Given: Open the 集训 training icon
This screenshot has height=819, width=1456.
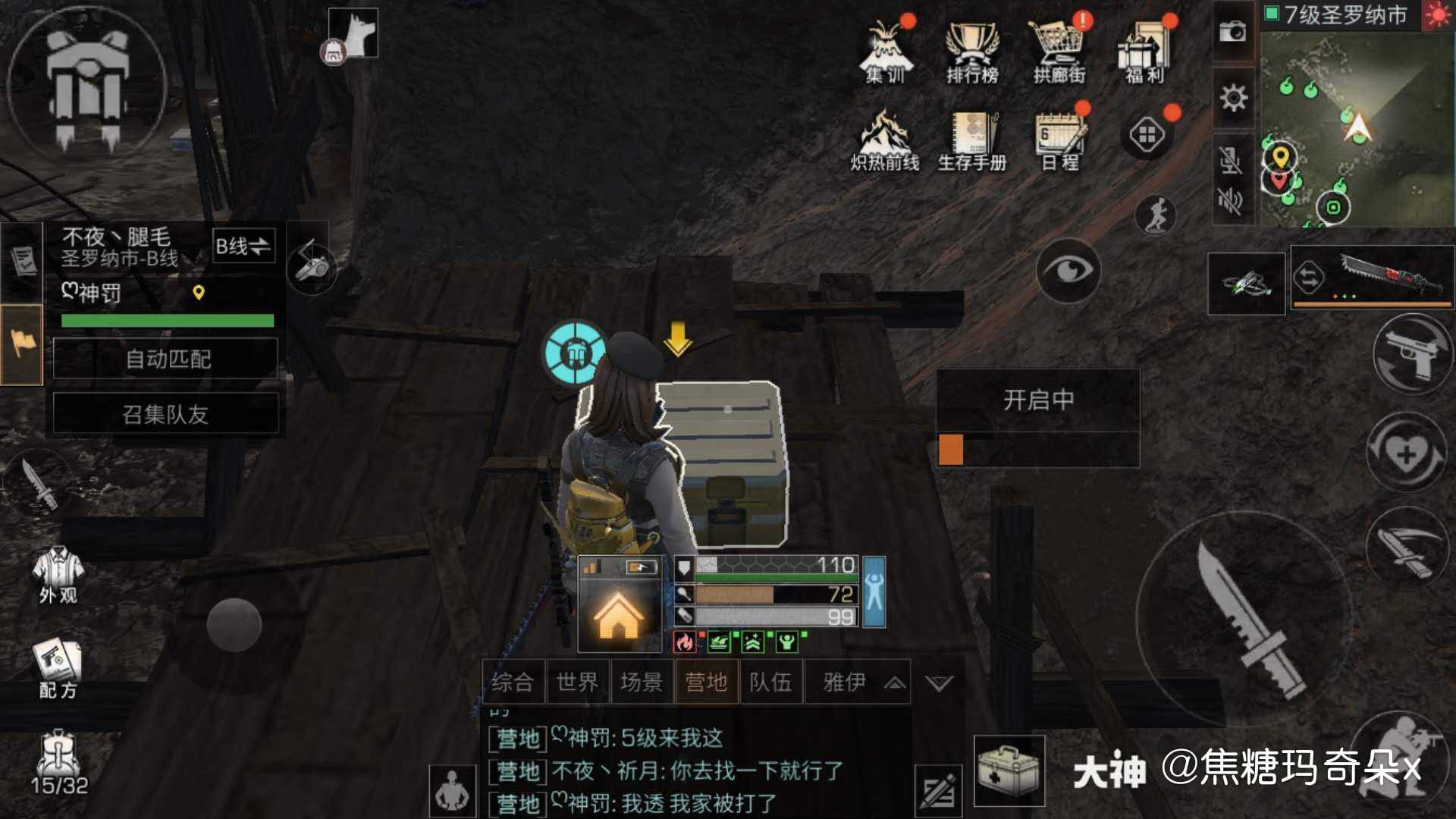Looking at the screenshot, I should 886,49.
